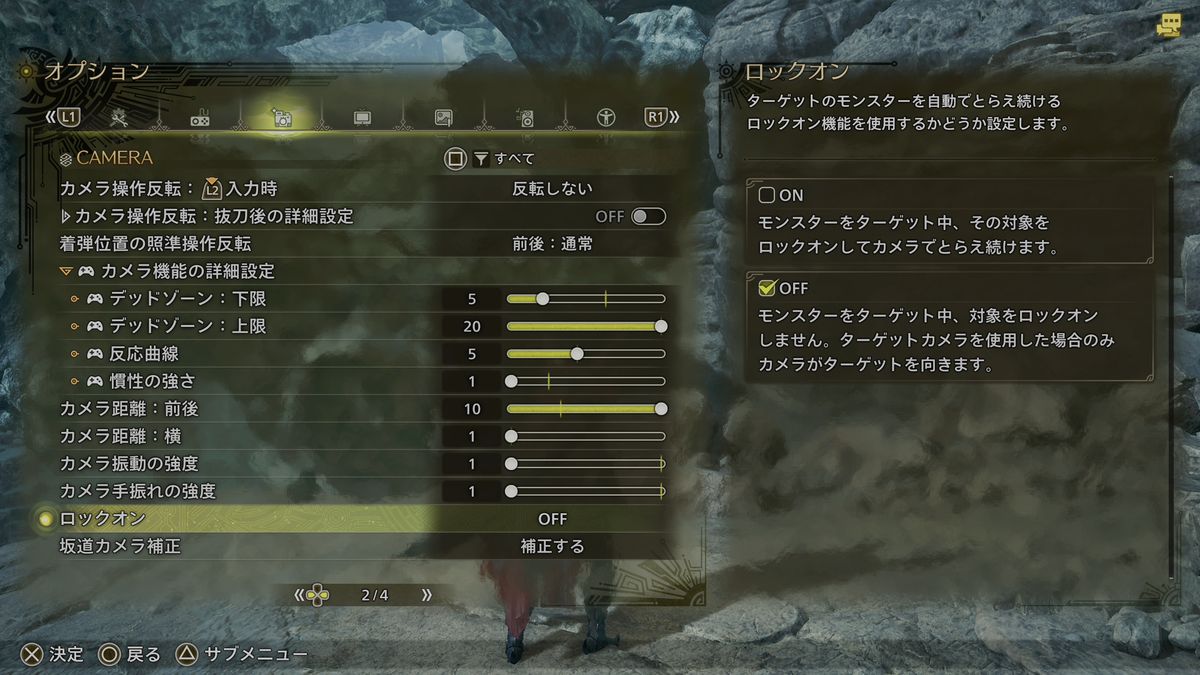The width and height of the screenshot is (1200, 675).
Task: Collapse the カメラ機能の詳細設定 section
Action: pyautogui.click(x=66, y=271)
